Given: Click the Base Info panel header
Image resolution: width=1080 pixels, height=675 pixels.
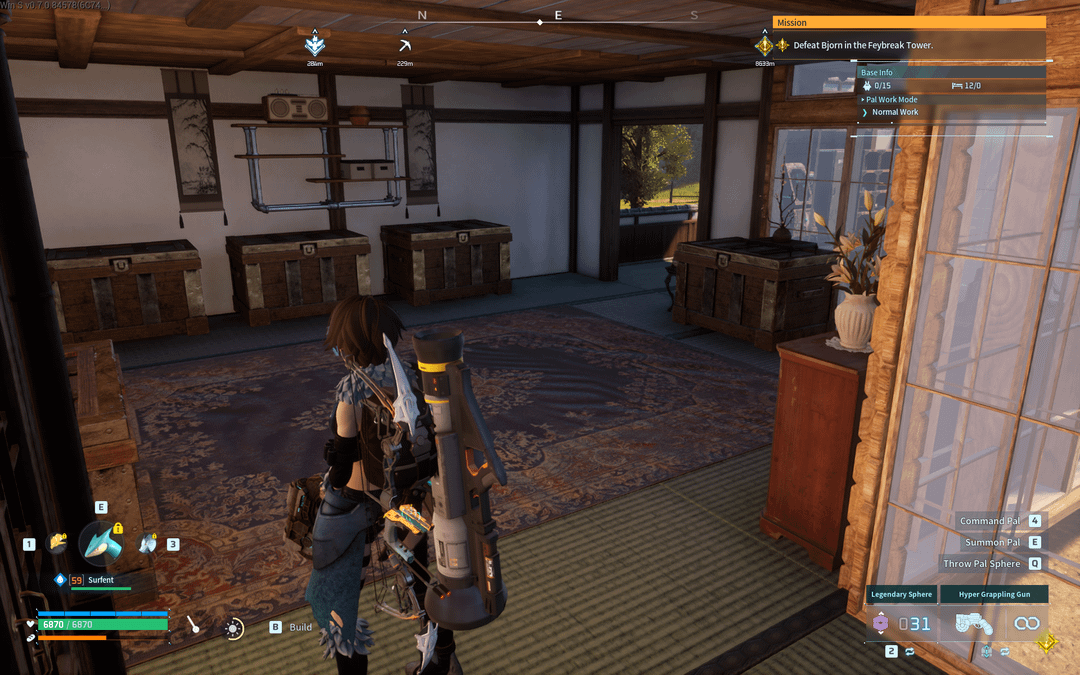Looking at the screenshot, I should [x=877, y=72].
